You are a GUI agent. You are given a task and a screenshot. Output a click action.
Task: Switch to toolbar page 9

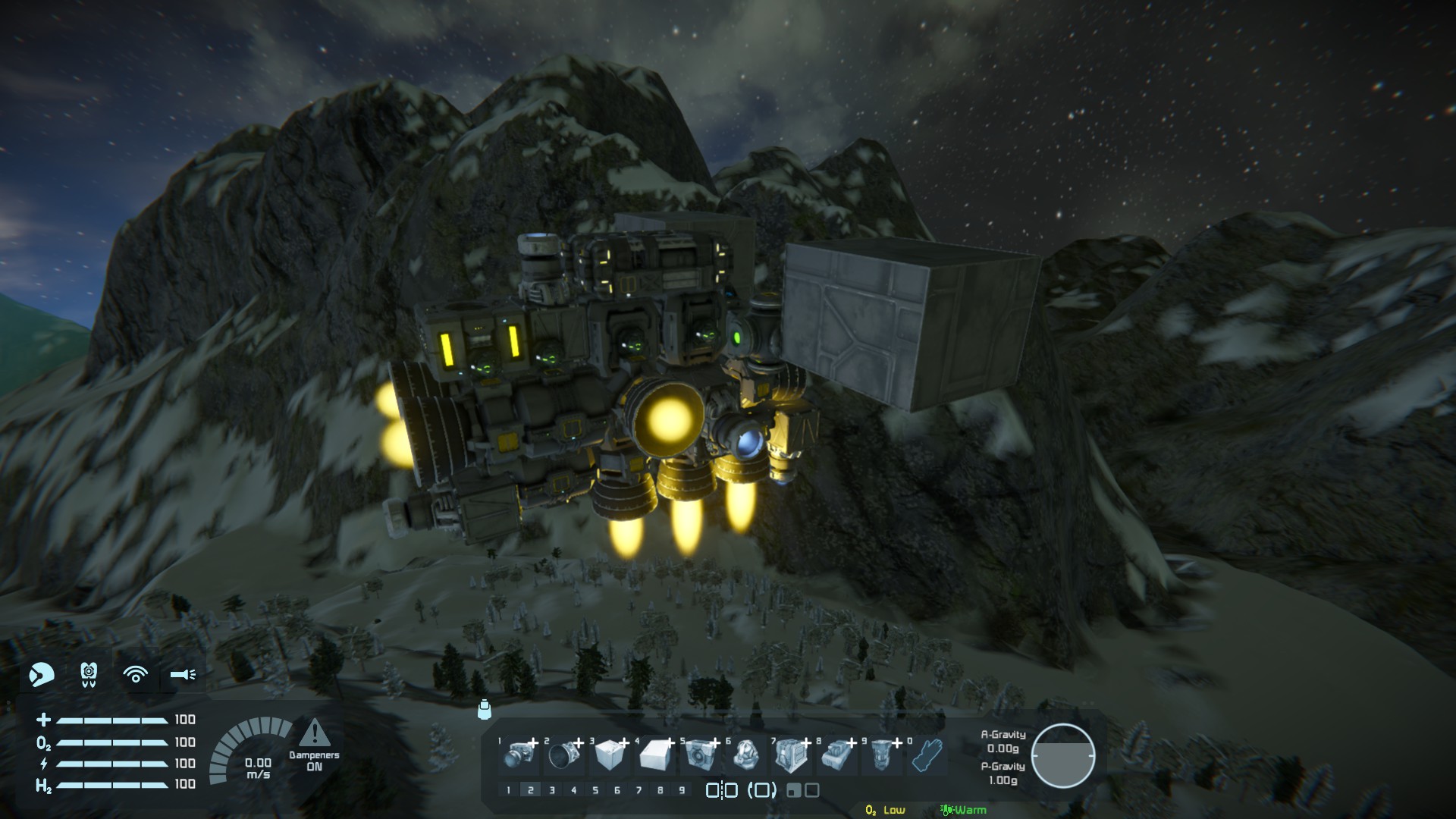click(682, 790)
